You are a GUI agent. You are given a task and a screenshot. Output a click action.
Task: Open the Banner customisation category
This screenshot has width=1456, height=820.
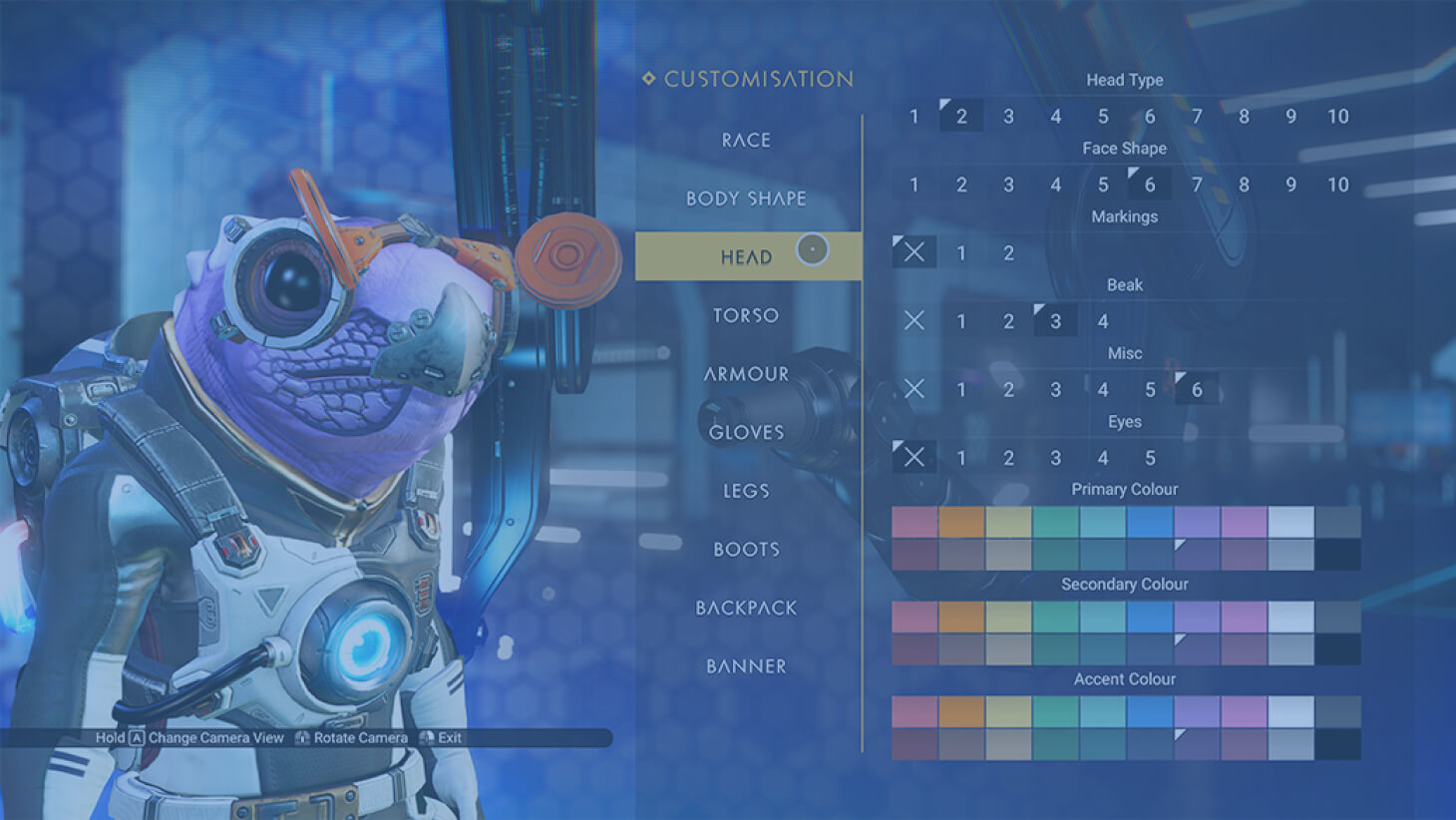pyautogui.click(x=746, y=666)
